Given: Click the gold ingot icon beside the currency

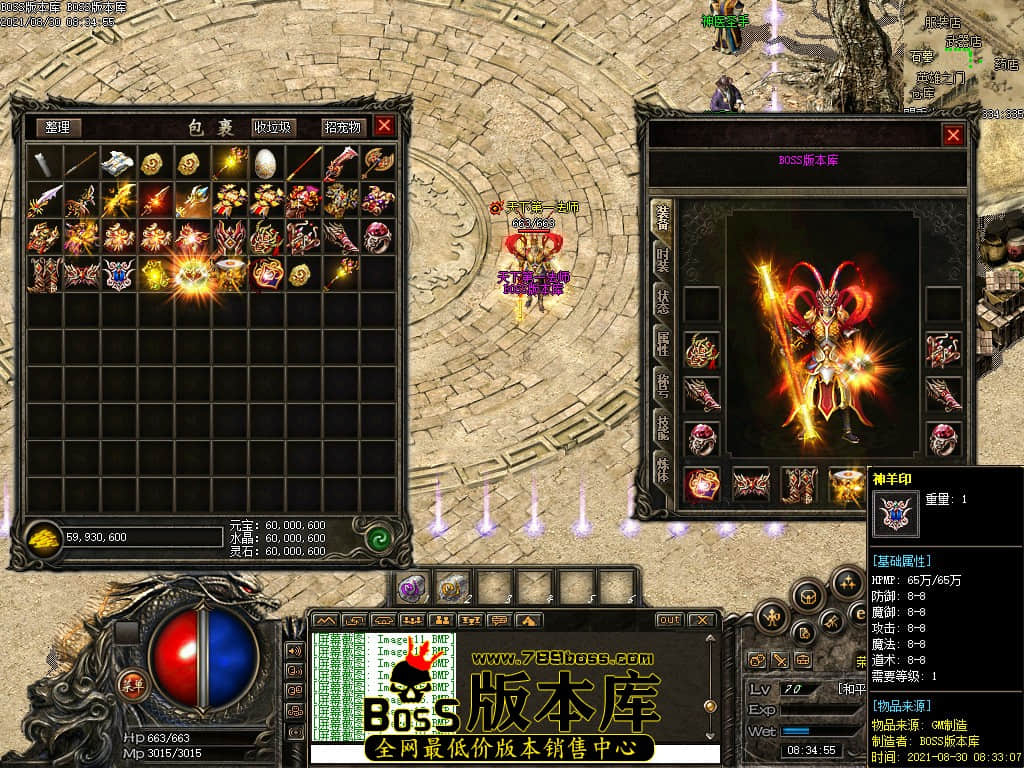Looking at the screenshot, I should [x=43, y=537].
